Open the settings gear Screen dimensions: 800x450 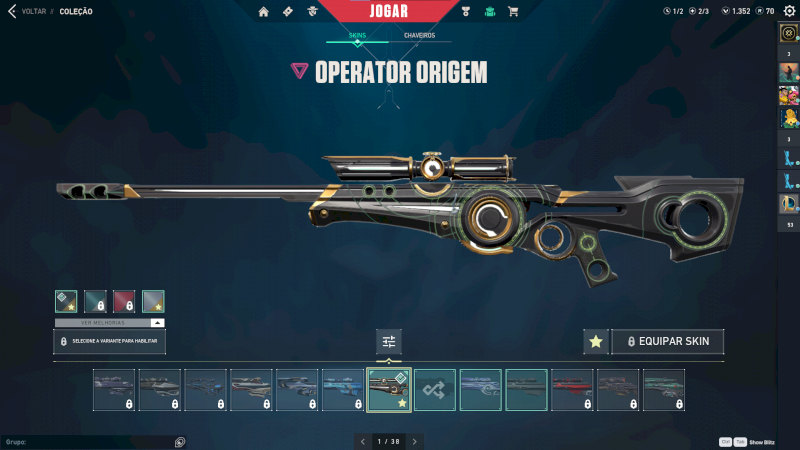(x=786, y=11)
